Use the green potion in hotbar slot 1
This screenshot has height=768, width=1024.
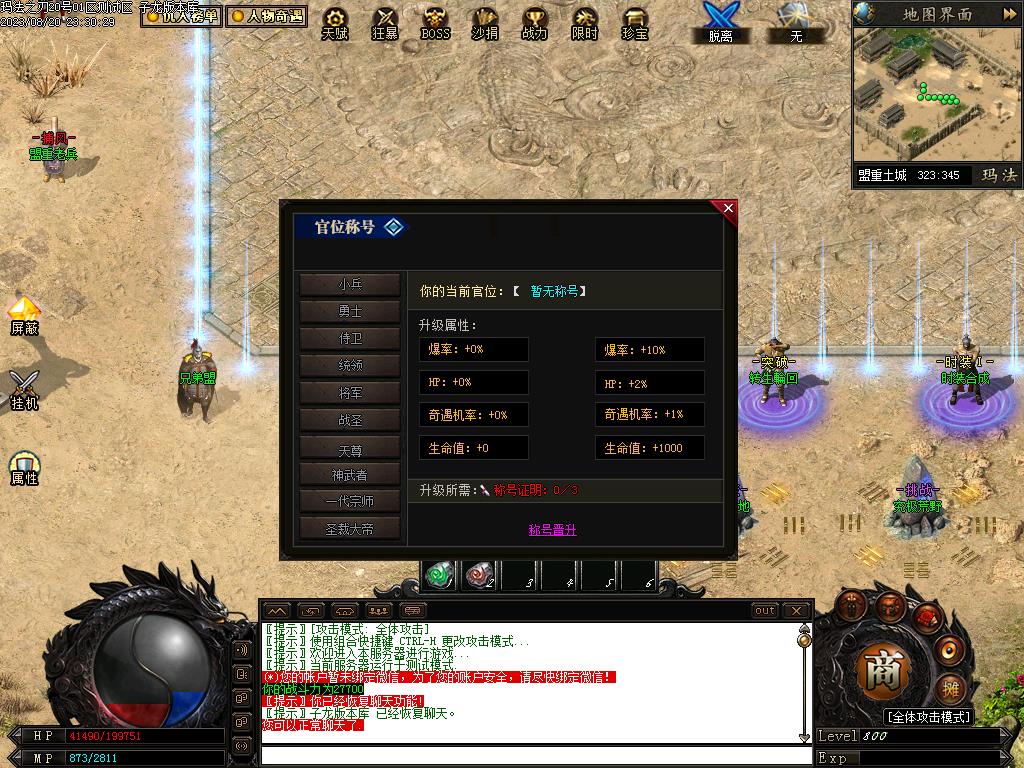point(440,575)
